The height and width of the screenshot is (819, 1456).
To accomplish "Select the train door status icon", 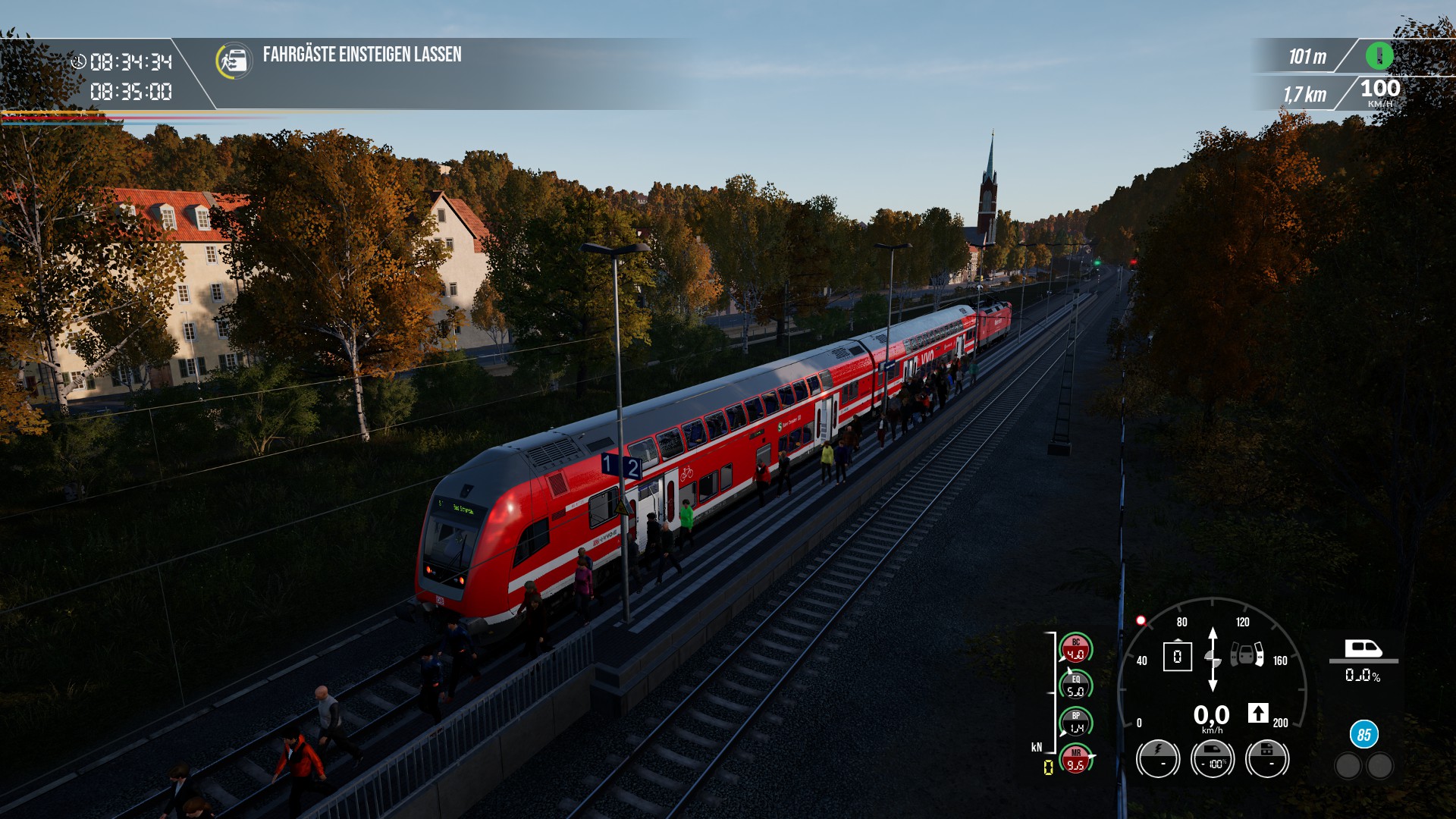I will coord(1247,654).
